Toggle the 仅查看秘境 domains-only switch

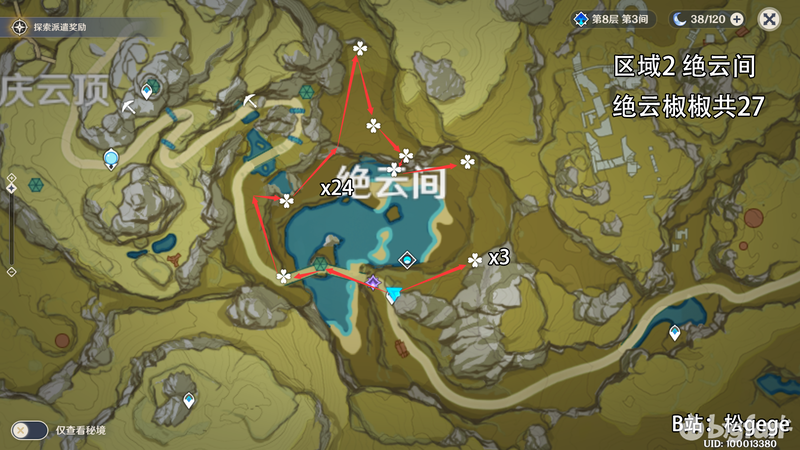click(29, 430)
